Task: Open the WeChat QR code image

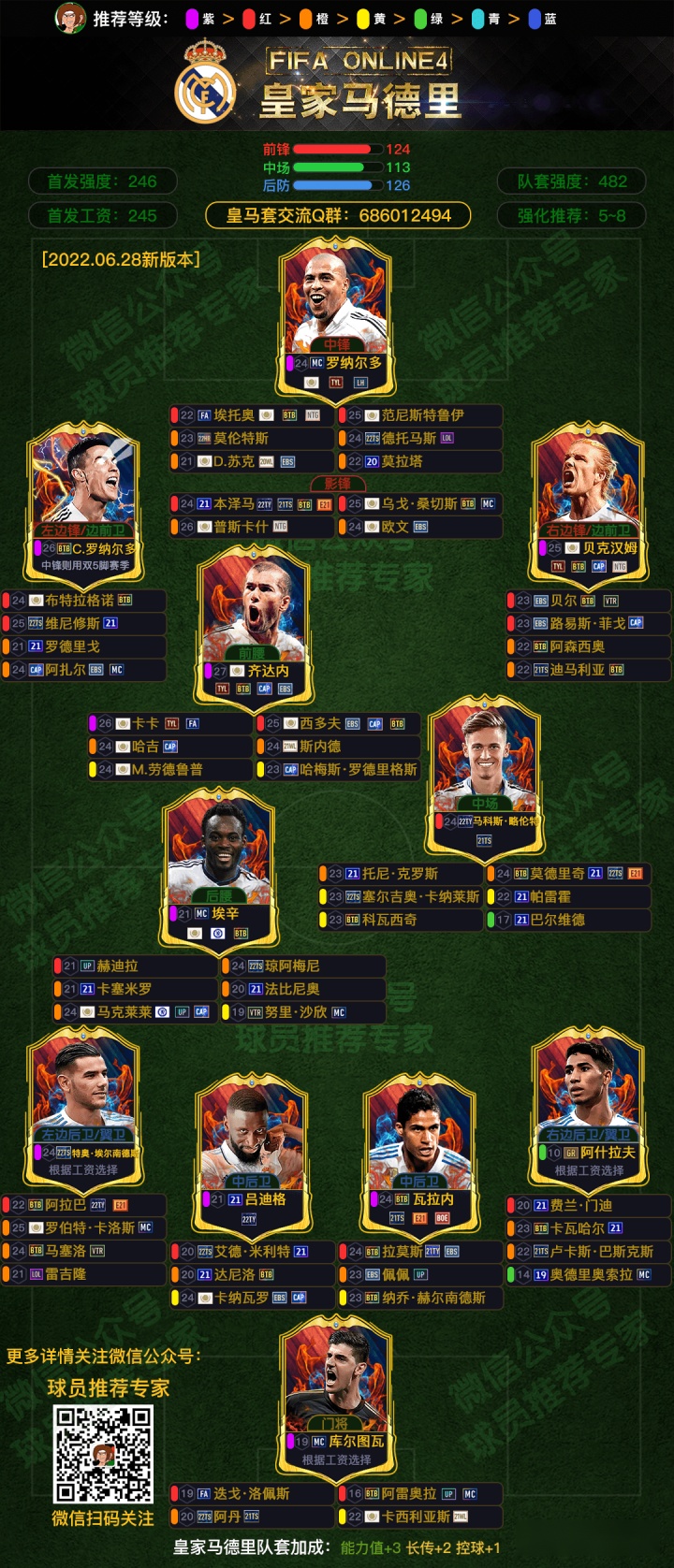Action: click(x=103, y=1455)
